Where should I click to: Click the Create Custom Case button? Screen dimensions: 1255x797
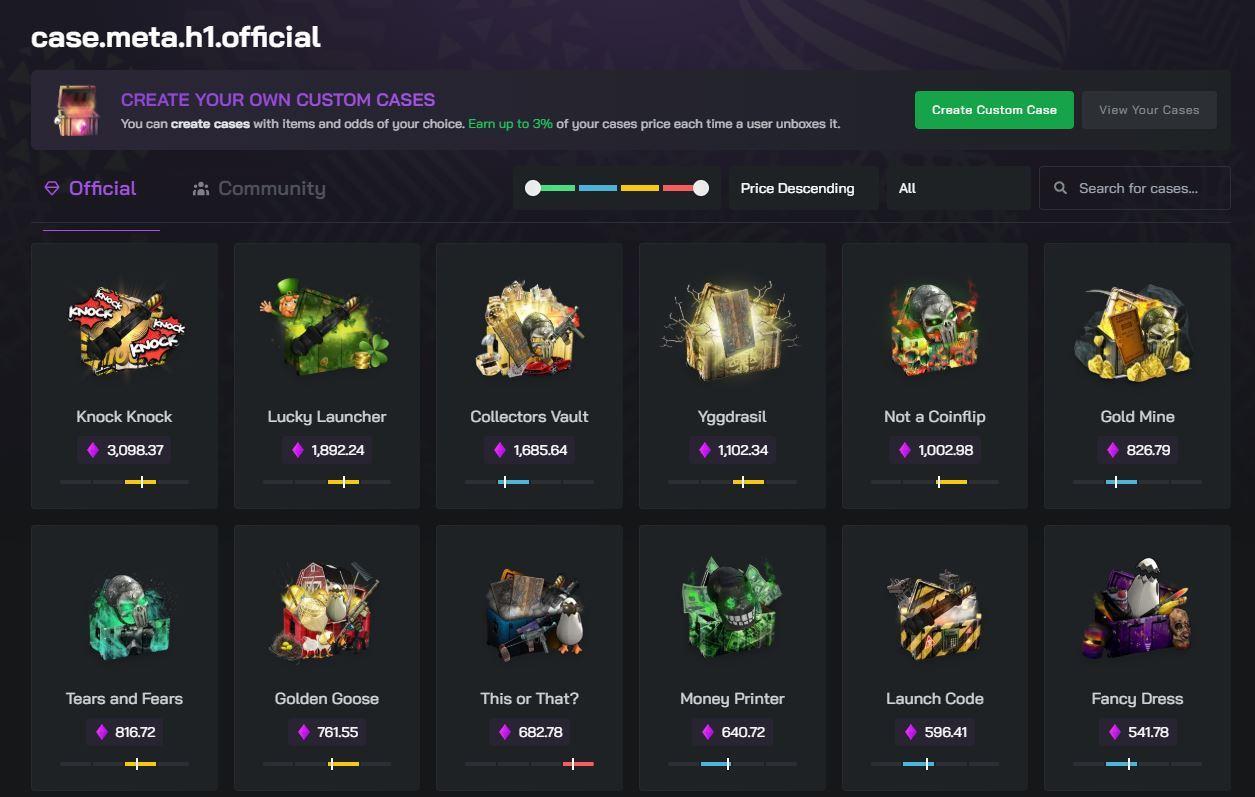(x=993, y=110)
